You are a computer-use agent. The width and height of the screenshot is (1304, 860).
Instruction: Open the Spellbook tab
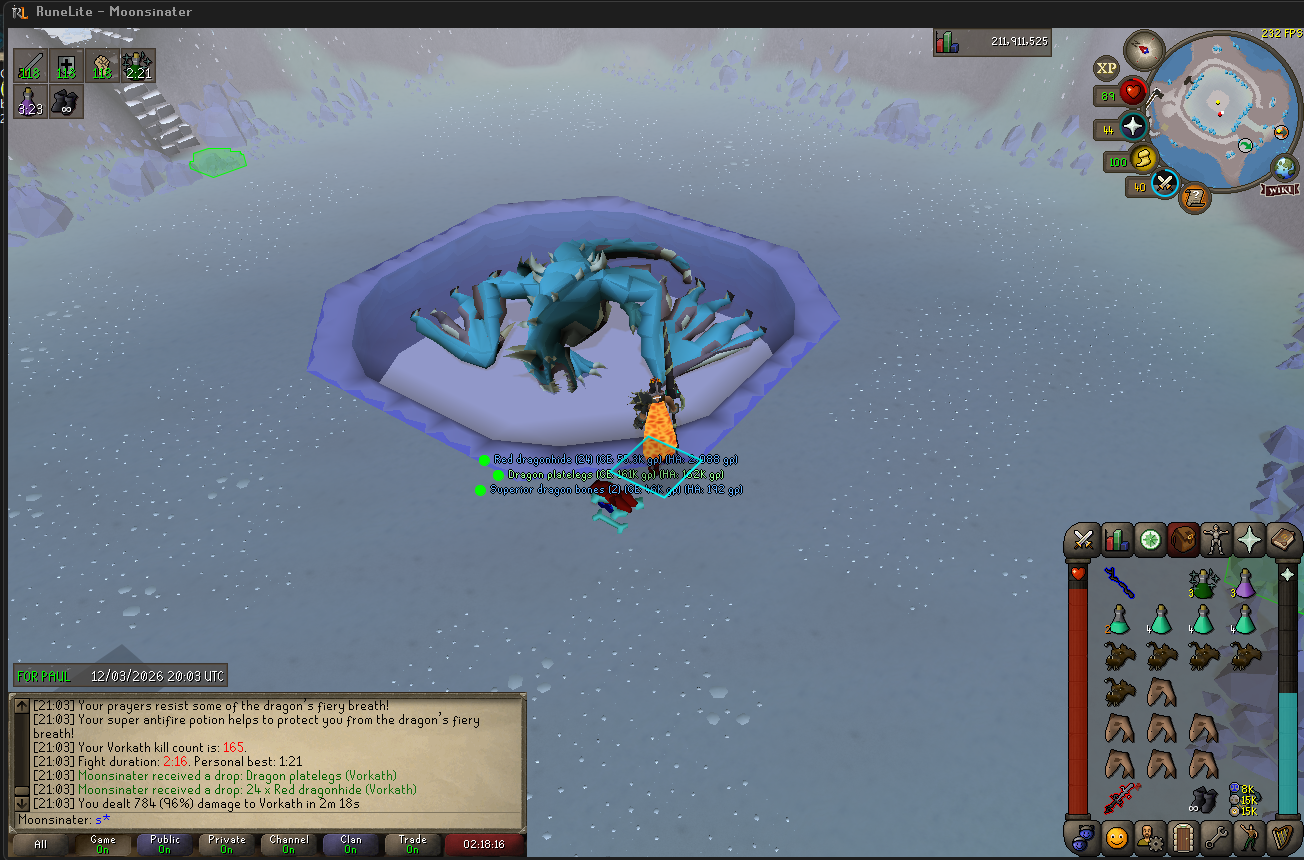click(1283, 541)
